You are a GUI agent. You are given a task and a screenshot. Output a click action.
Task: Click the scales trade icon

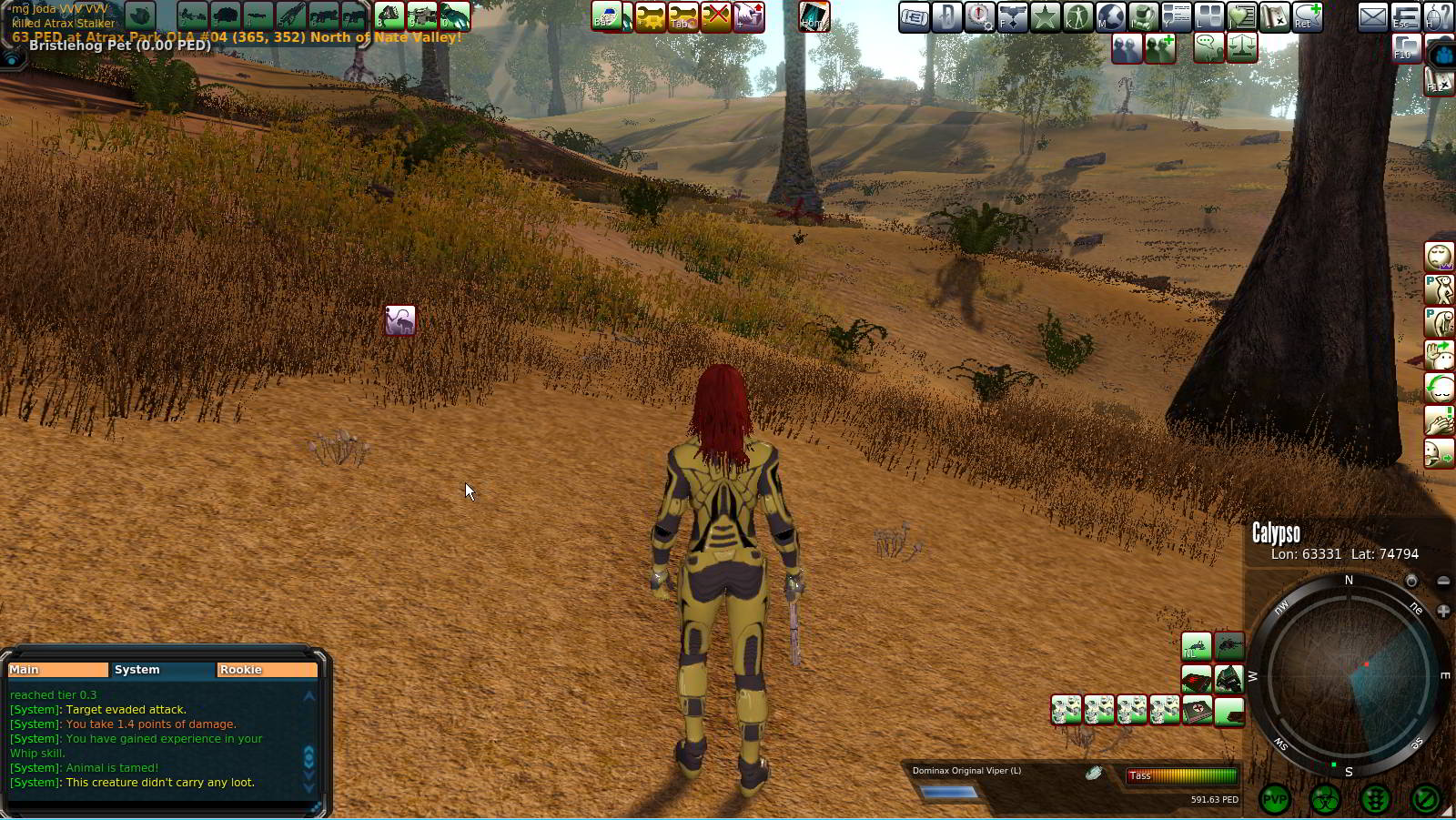1242,47
